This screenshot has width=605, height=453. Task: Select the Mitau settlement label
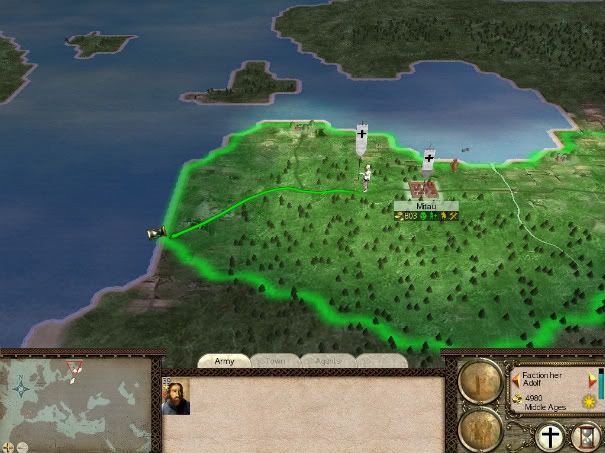click(426, 205)
